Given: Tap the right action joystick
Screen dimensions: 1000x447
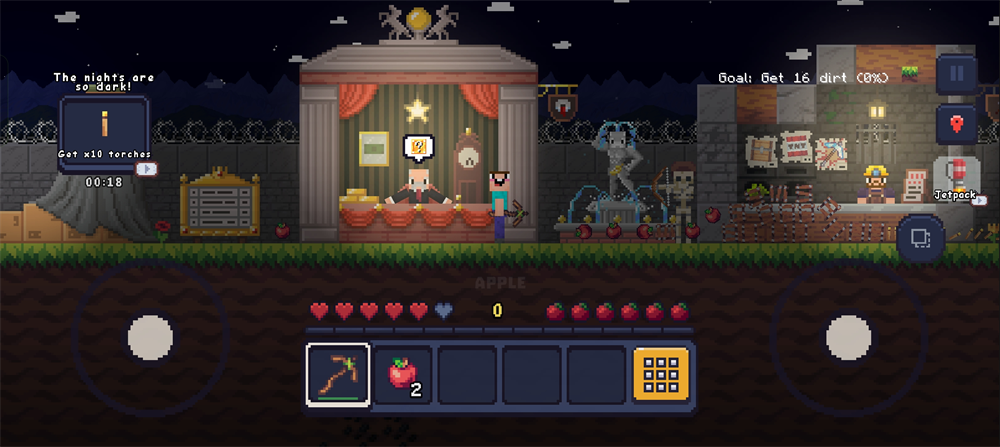Looking at the screenshot, I should tap(848, 336).
